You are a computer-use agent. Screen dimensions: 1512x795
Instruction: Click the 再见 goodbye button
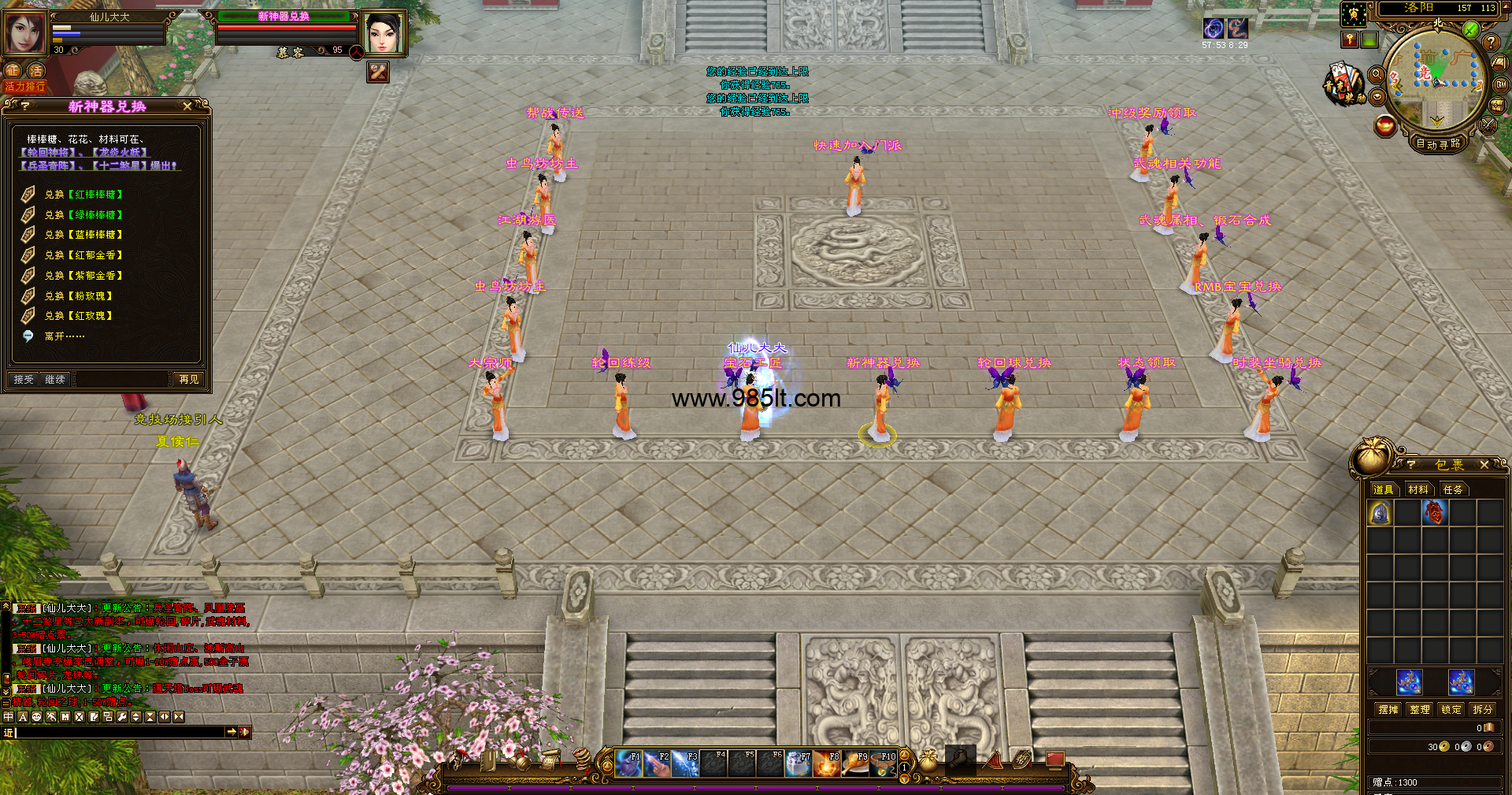(x=189, y=380)
